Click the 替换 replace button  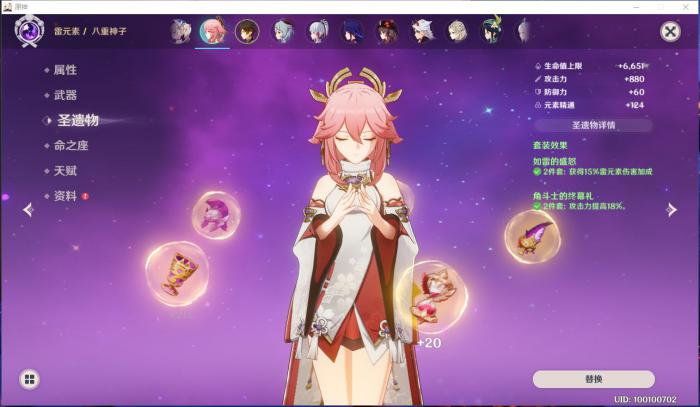[593, 379]
